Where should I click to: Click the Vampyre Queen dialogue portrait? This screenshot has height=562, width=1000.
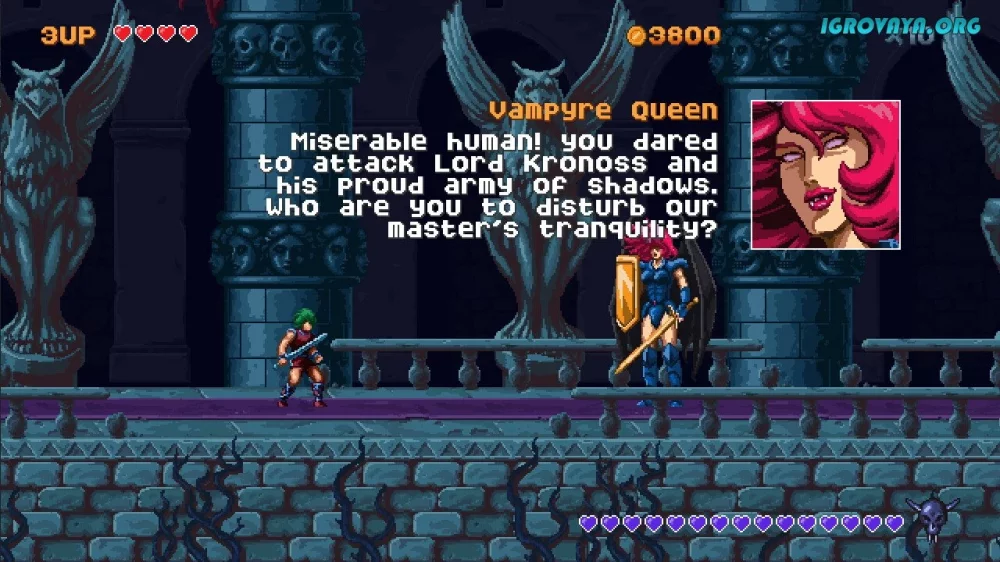click(825, 174)
